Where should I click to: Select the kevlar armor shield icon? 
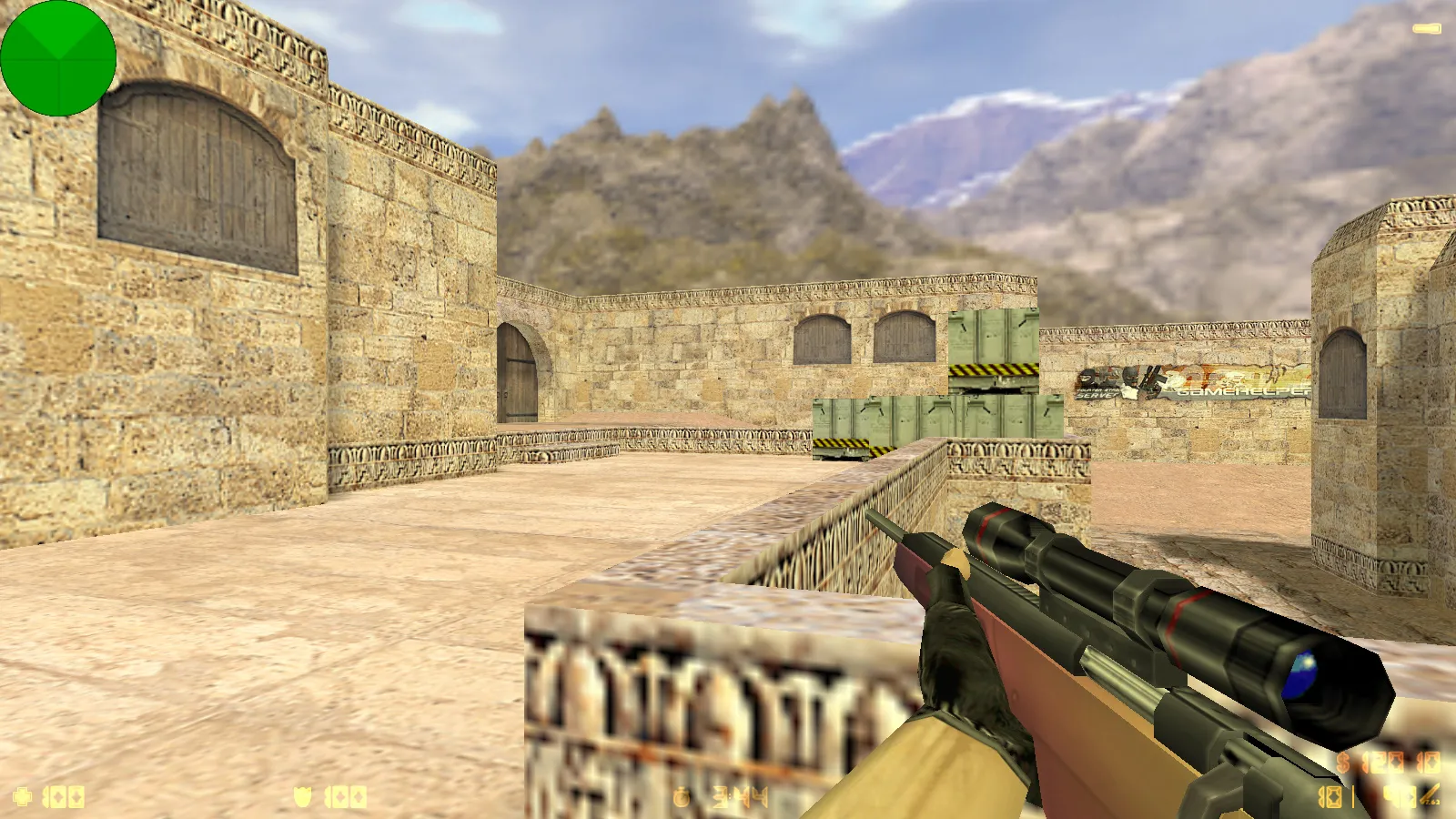(303, 797)
